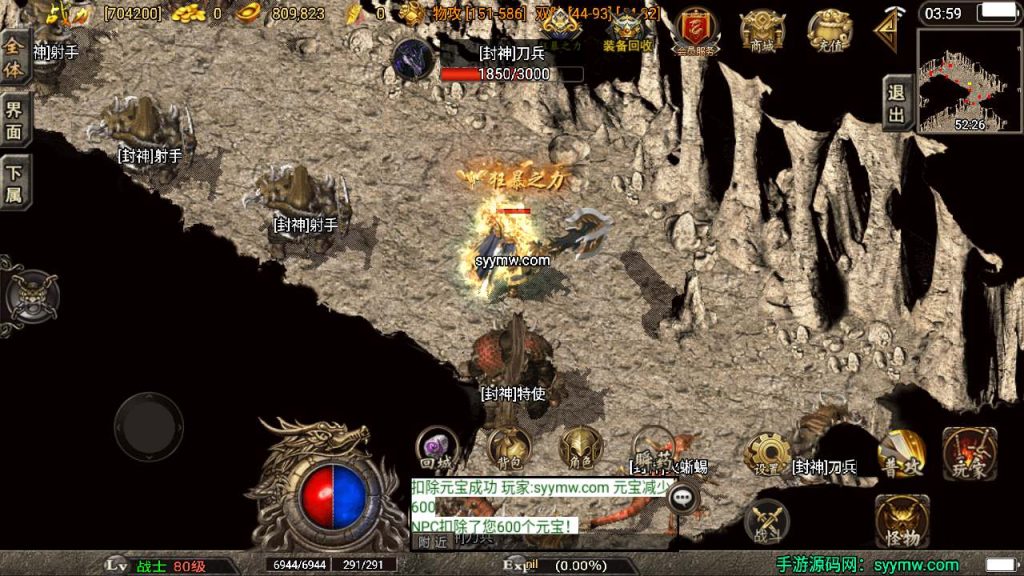Open the 充值 recharge icon

click(x=829, y=32)
